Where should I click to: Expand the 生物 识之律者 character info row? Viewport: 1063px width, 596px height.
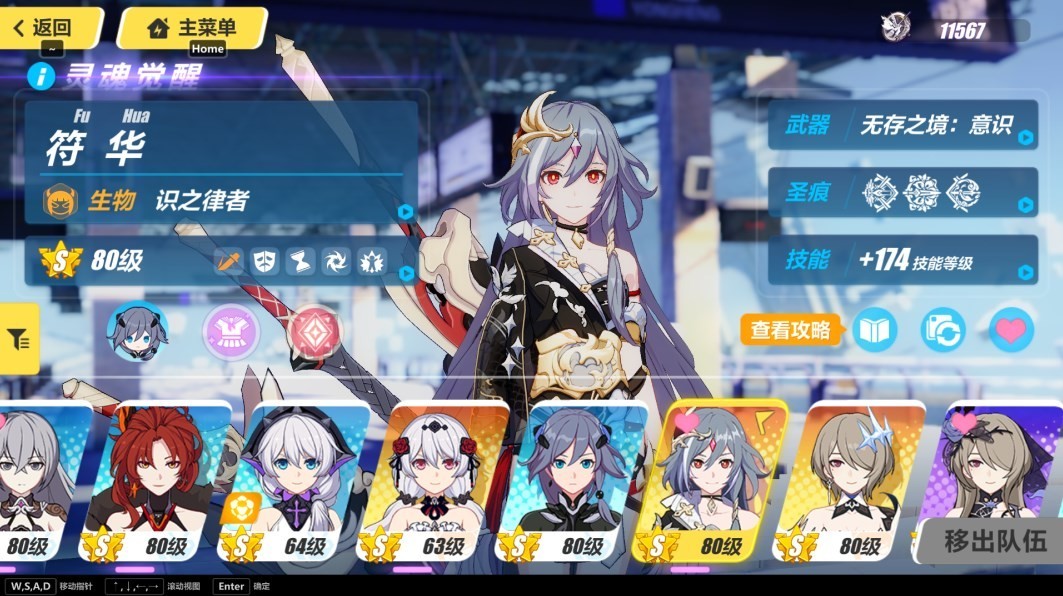(x=222, y=202)
